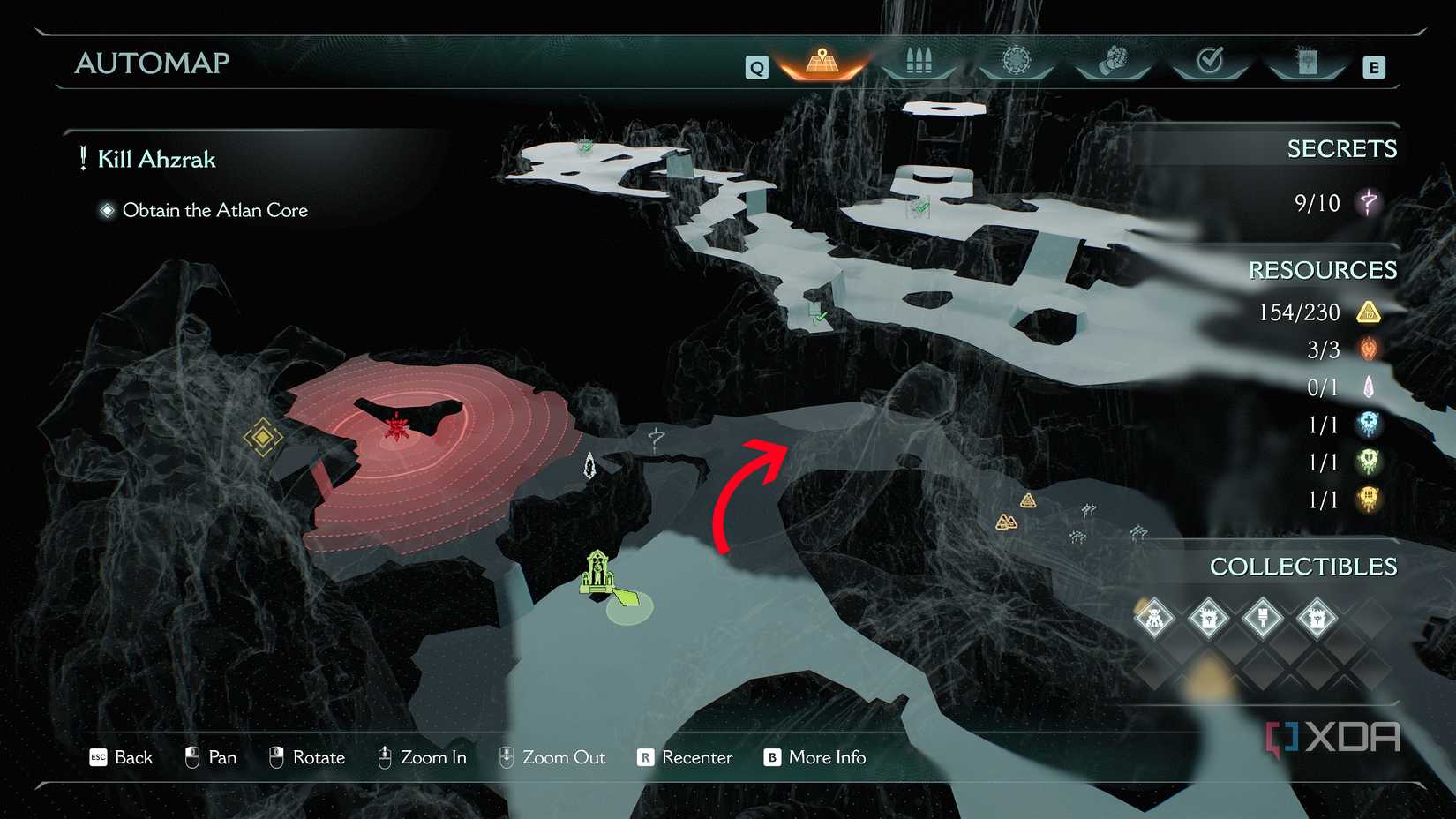Select the question mark secret marker
Screen dimensions: 1456x819
tap(656, 437)
